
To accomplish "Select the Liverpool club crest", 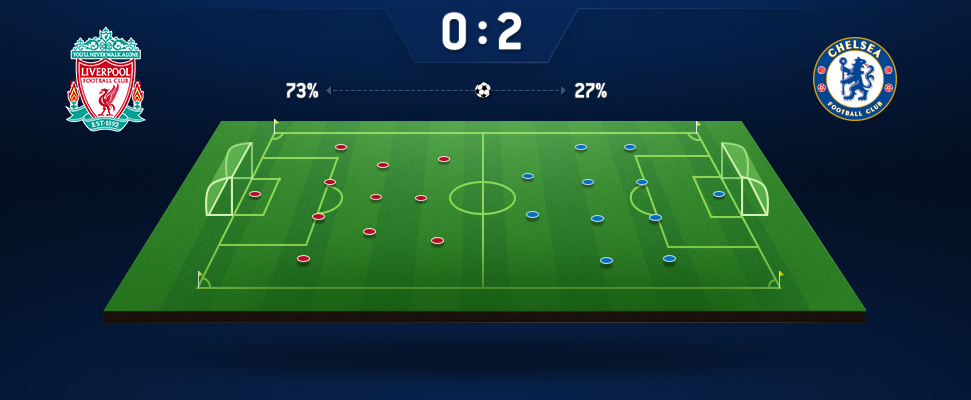I will [x=105, y=78].
